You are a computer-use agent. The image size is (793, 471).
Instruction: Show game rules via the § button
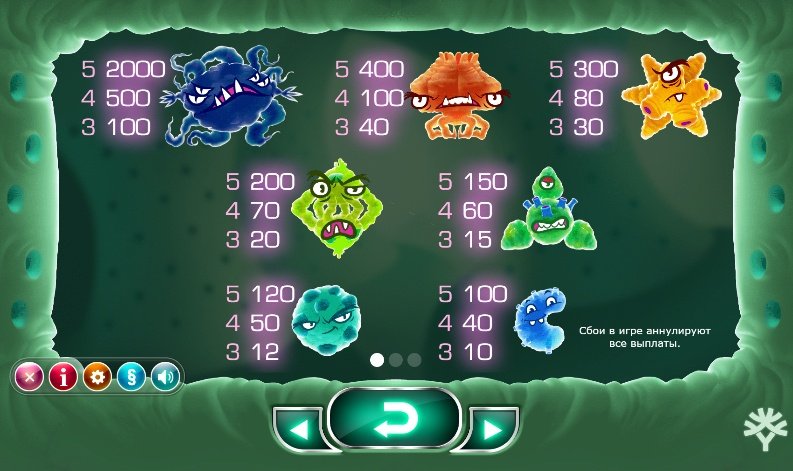(x=131, y=377)
